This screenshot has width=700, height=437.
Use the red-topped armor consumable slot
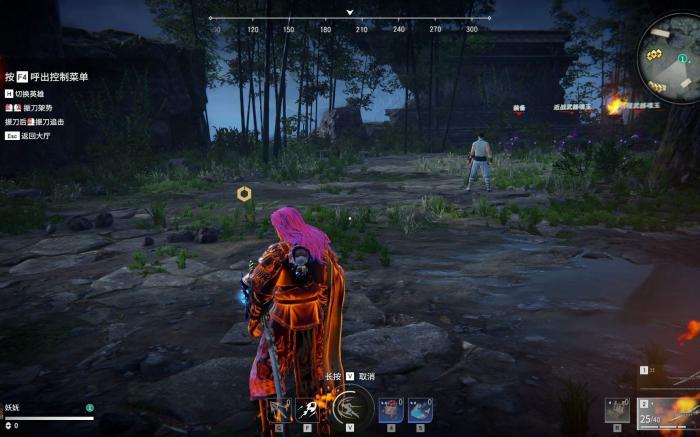tap(390, 409)
